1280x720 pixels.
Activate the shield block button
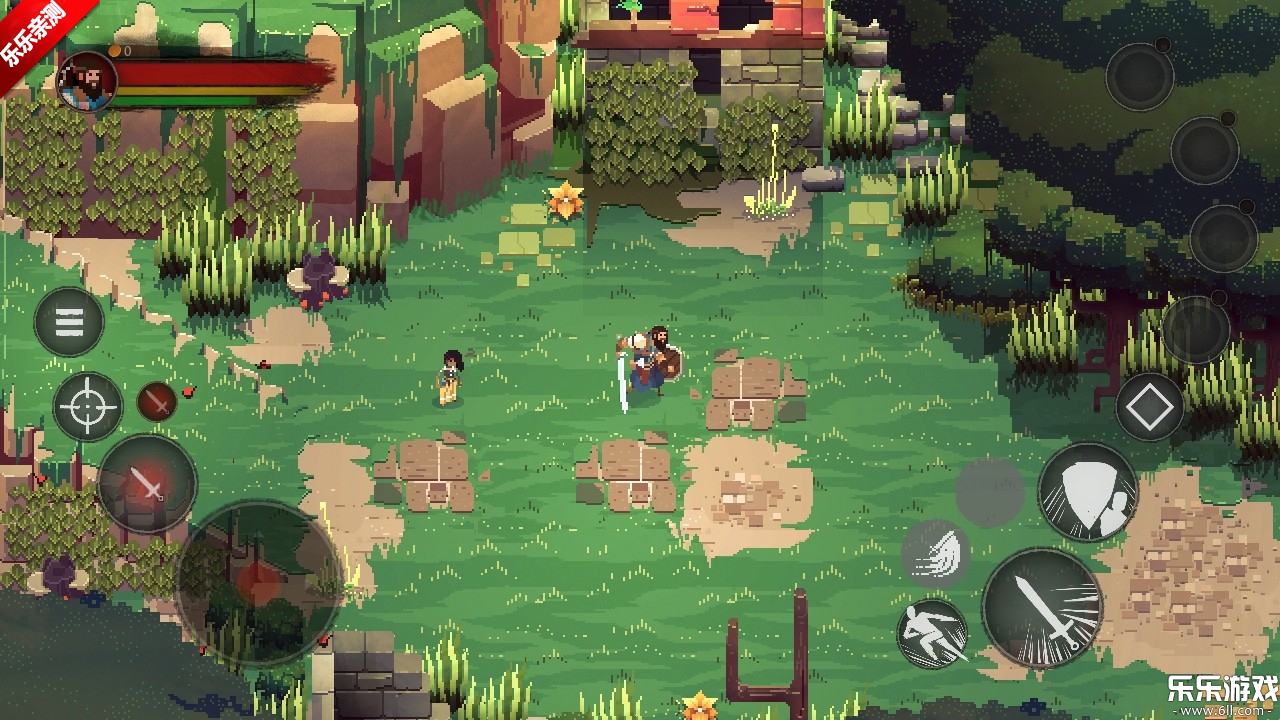pyautogui.click(x=1088, y=492)
